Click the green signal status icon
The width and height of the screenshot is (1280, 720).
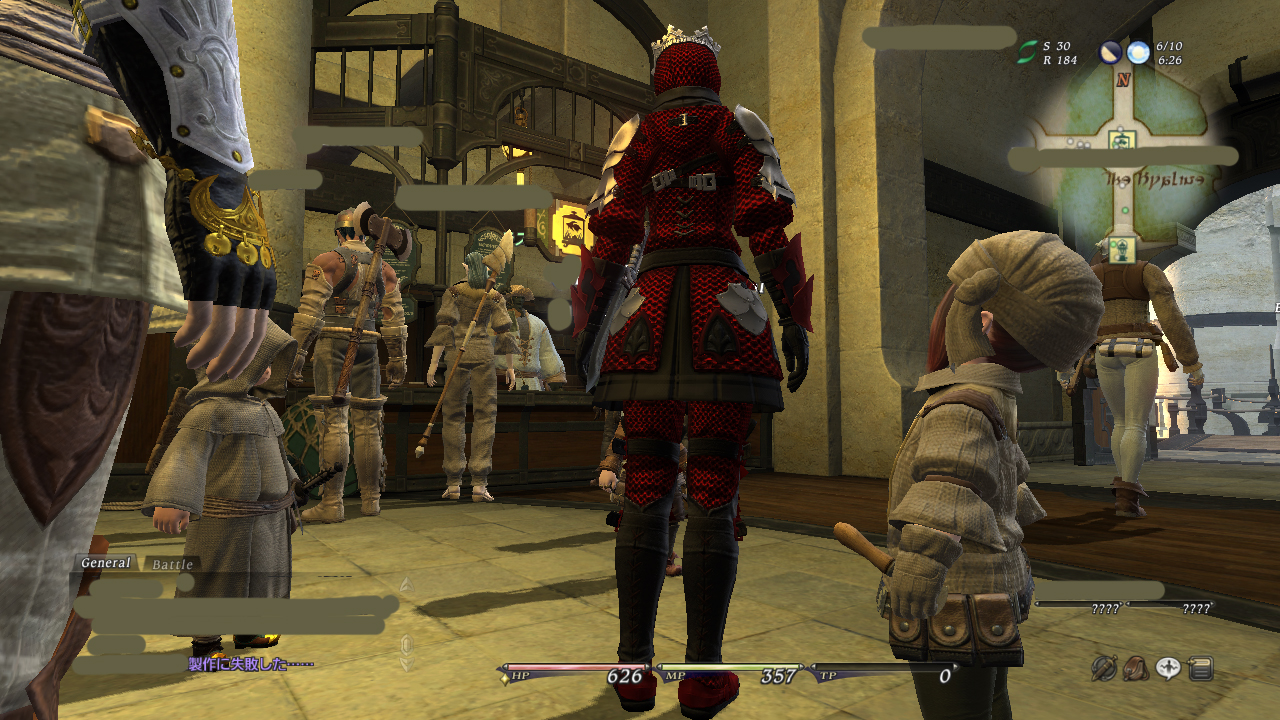pyautogui.click(x=1027, y=52)
